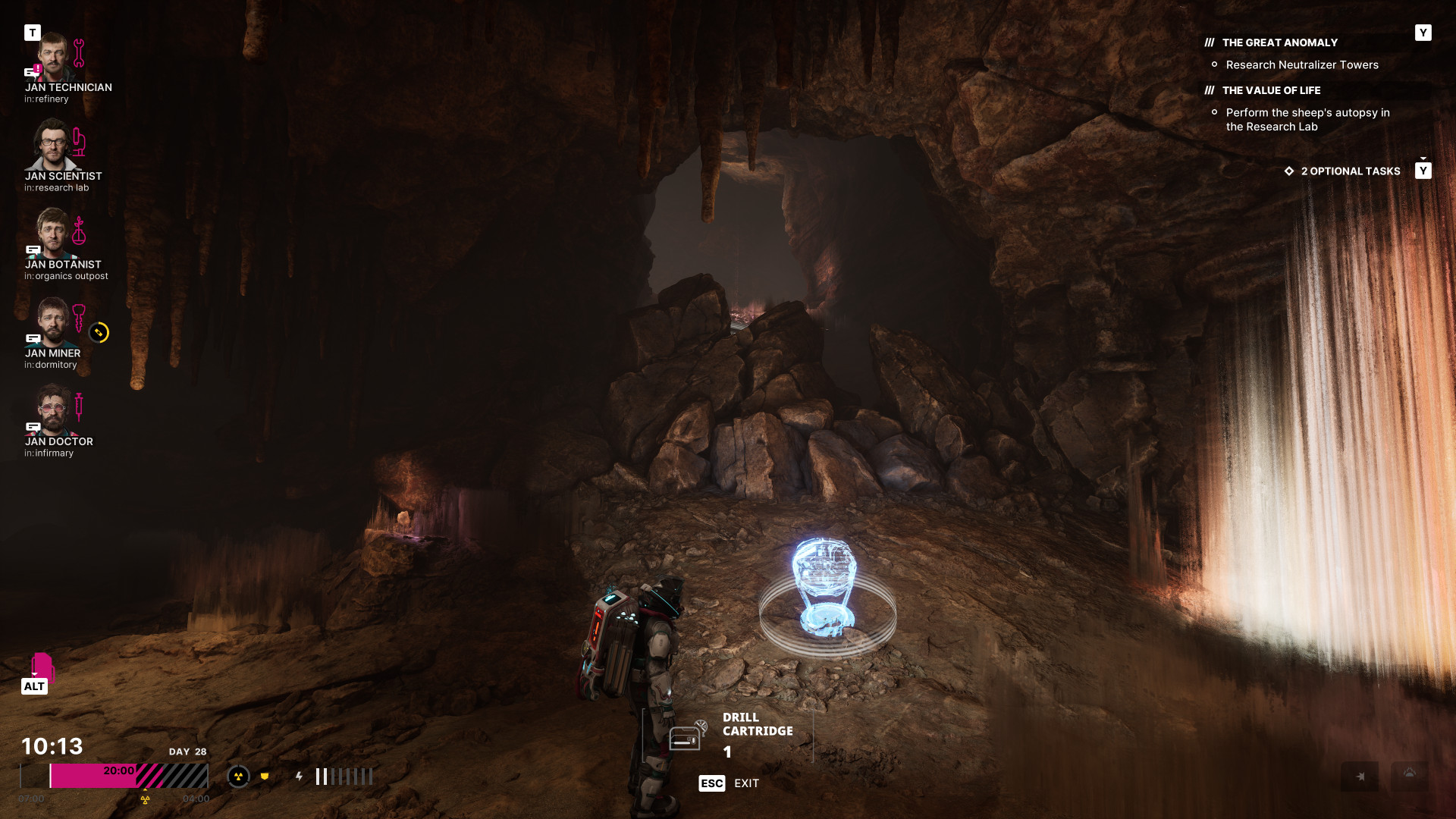Screen dimensions: 1456x819
Task: Select Jan Miner's portrait
Action: point(53,322)
